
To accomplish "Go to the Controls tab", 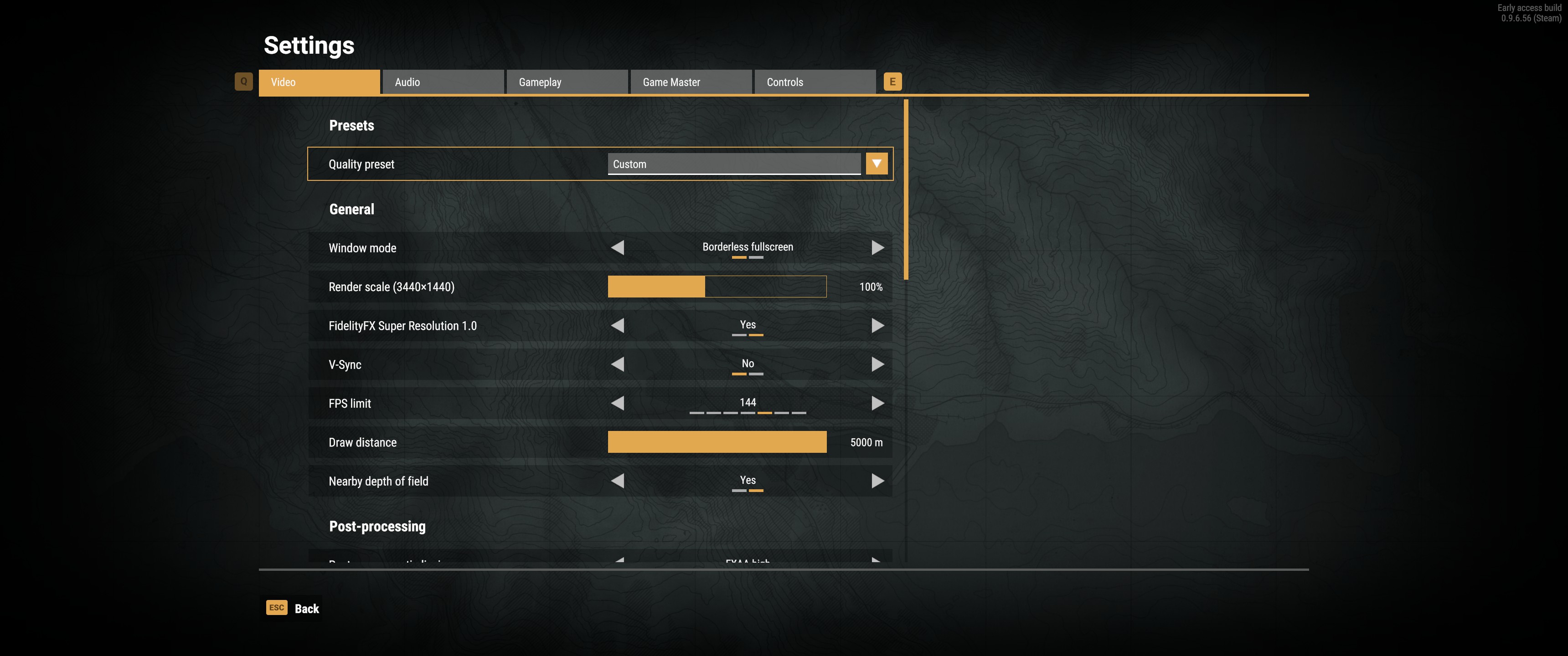I will pyautogui.click(x=815, y=82).
